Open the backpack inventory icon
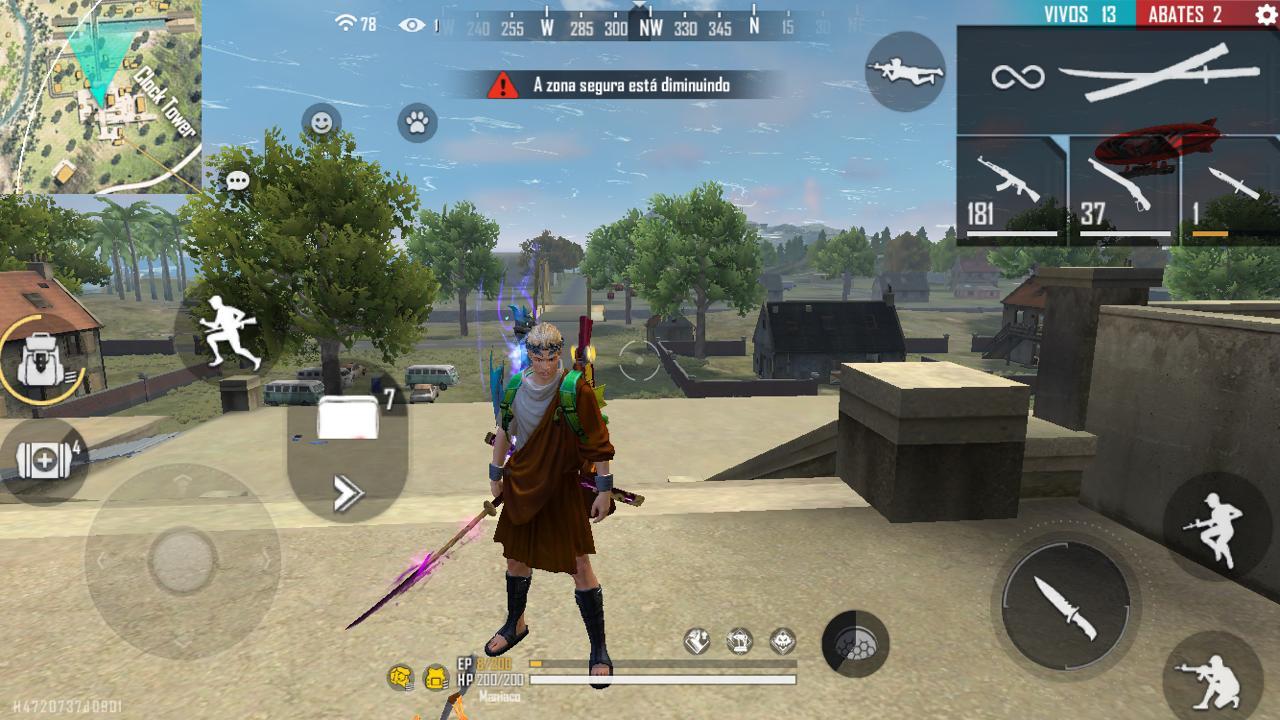The height and width of the screenshot is (720, 1280). pyautogui.click(x=40, y=360)
